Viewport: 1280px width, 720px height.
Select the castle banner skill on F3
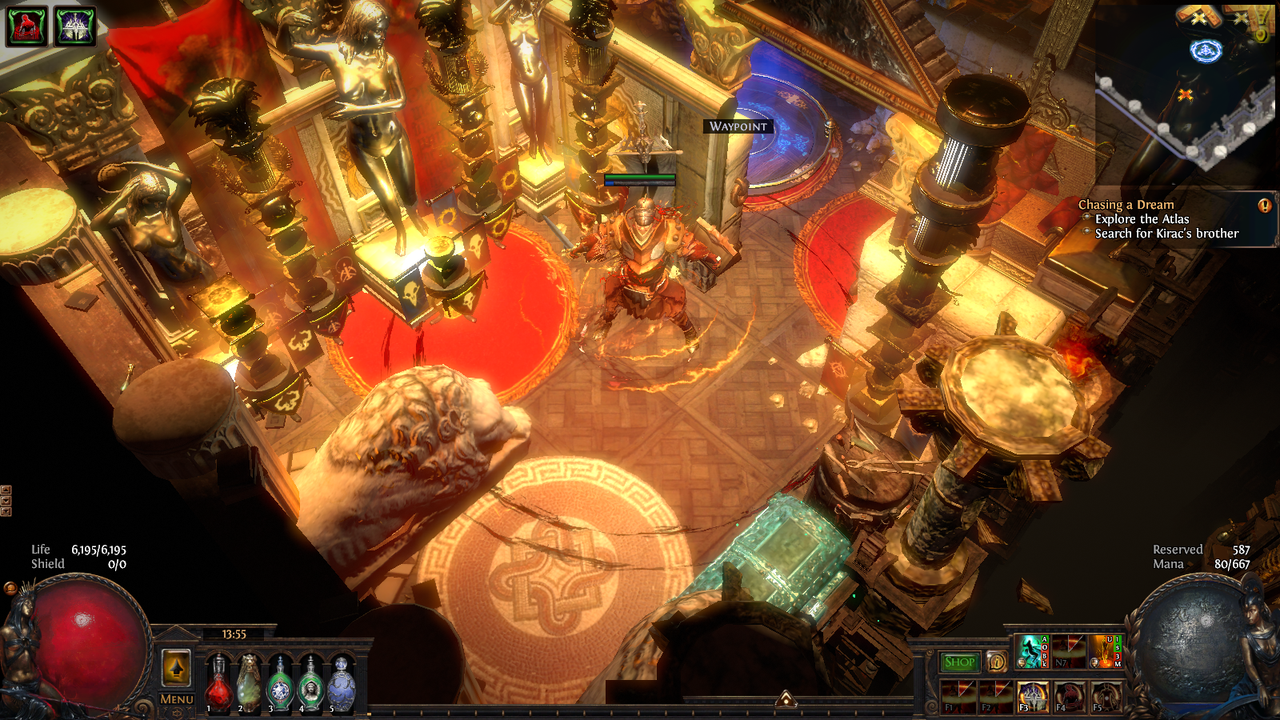pos(1032,696)
